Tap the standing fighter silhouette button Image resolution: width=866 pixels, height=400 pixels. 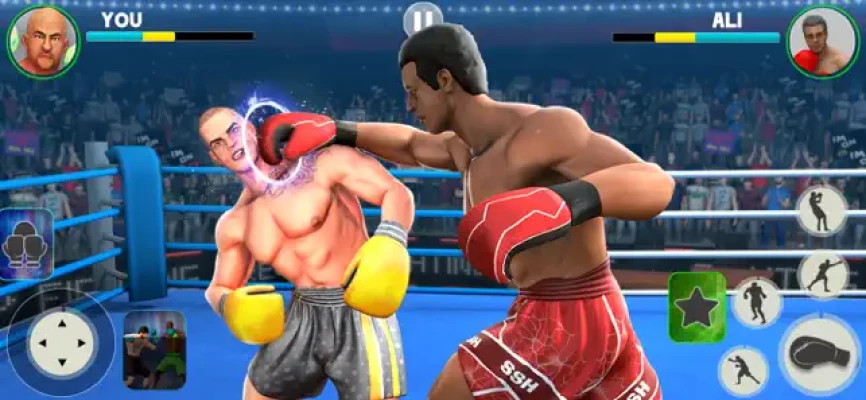pyautogui.click(x=756, y=302)
